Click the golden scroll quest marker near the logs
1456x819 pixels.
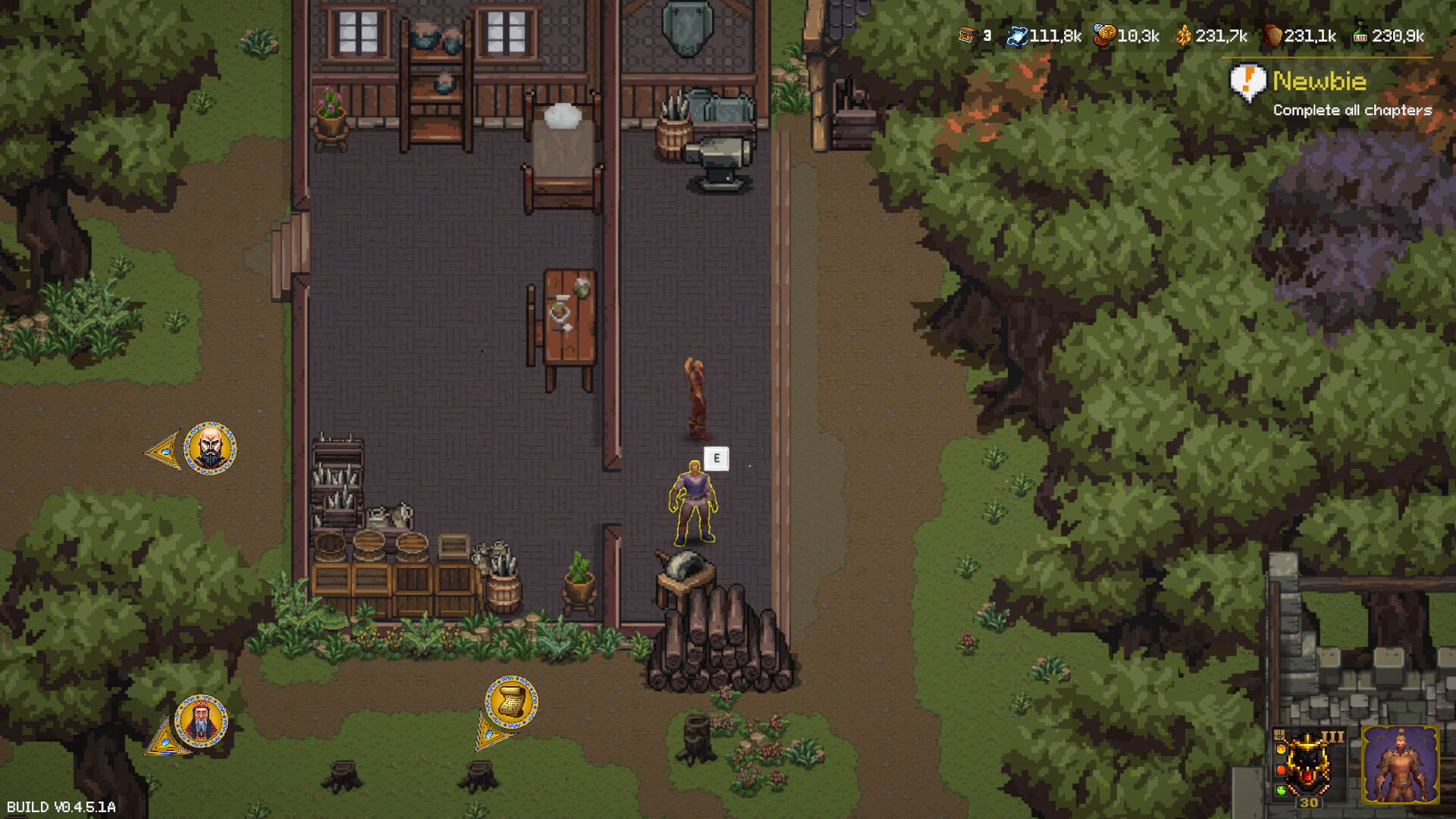pos(512,701)
